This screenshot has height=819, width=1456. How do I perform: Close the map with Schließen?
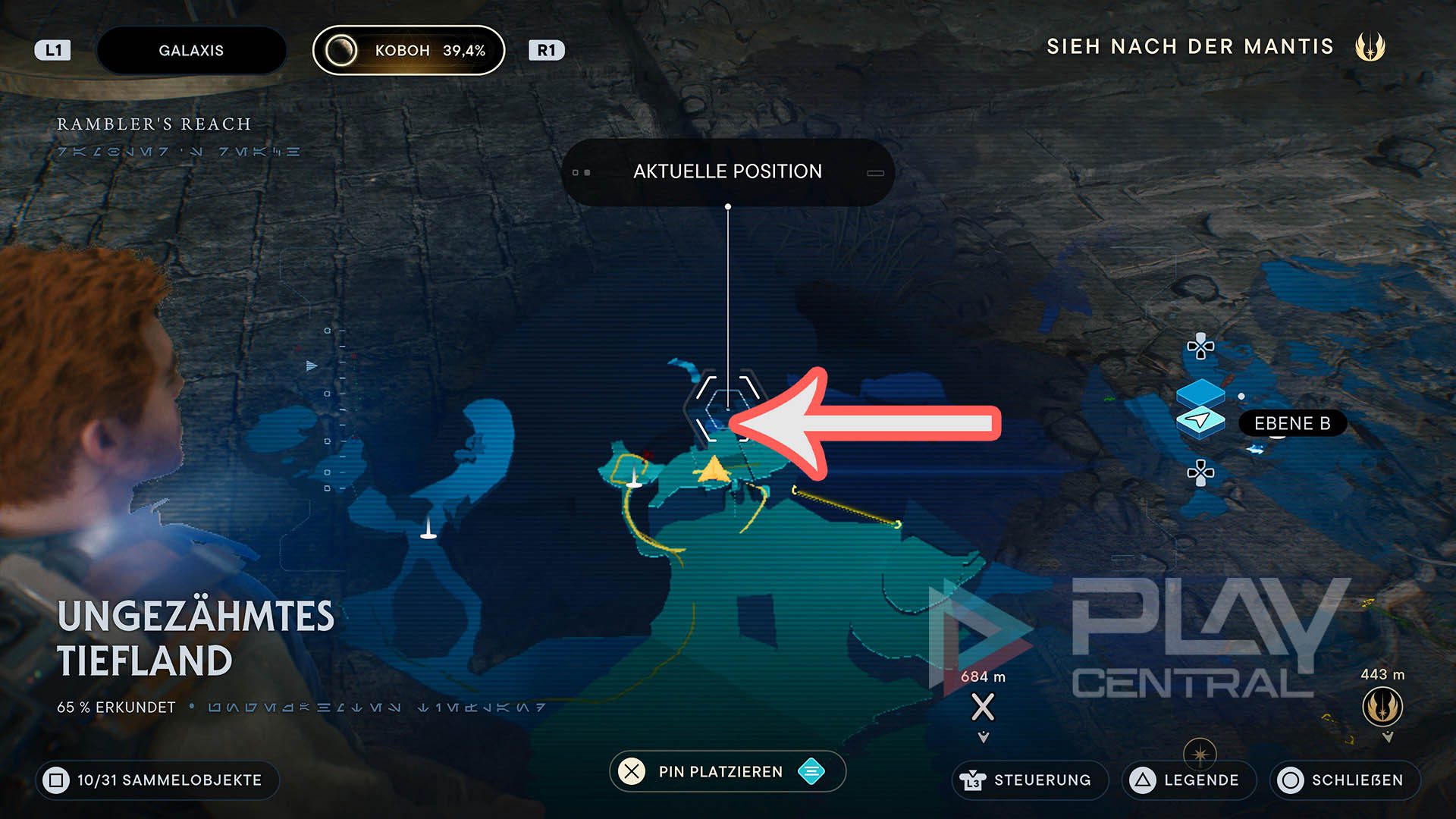pyautogui.click(x=1345, y=780)
